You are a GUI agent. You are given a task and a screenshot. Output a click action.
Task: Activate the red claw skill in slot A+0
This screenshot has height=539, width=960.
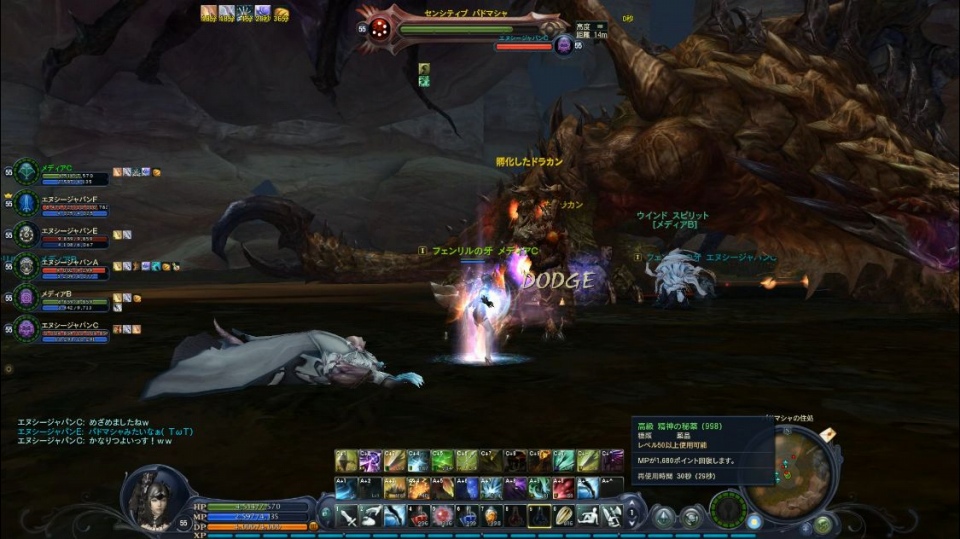tap(563, 488)
